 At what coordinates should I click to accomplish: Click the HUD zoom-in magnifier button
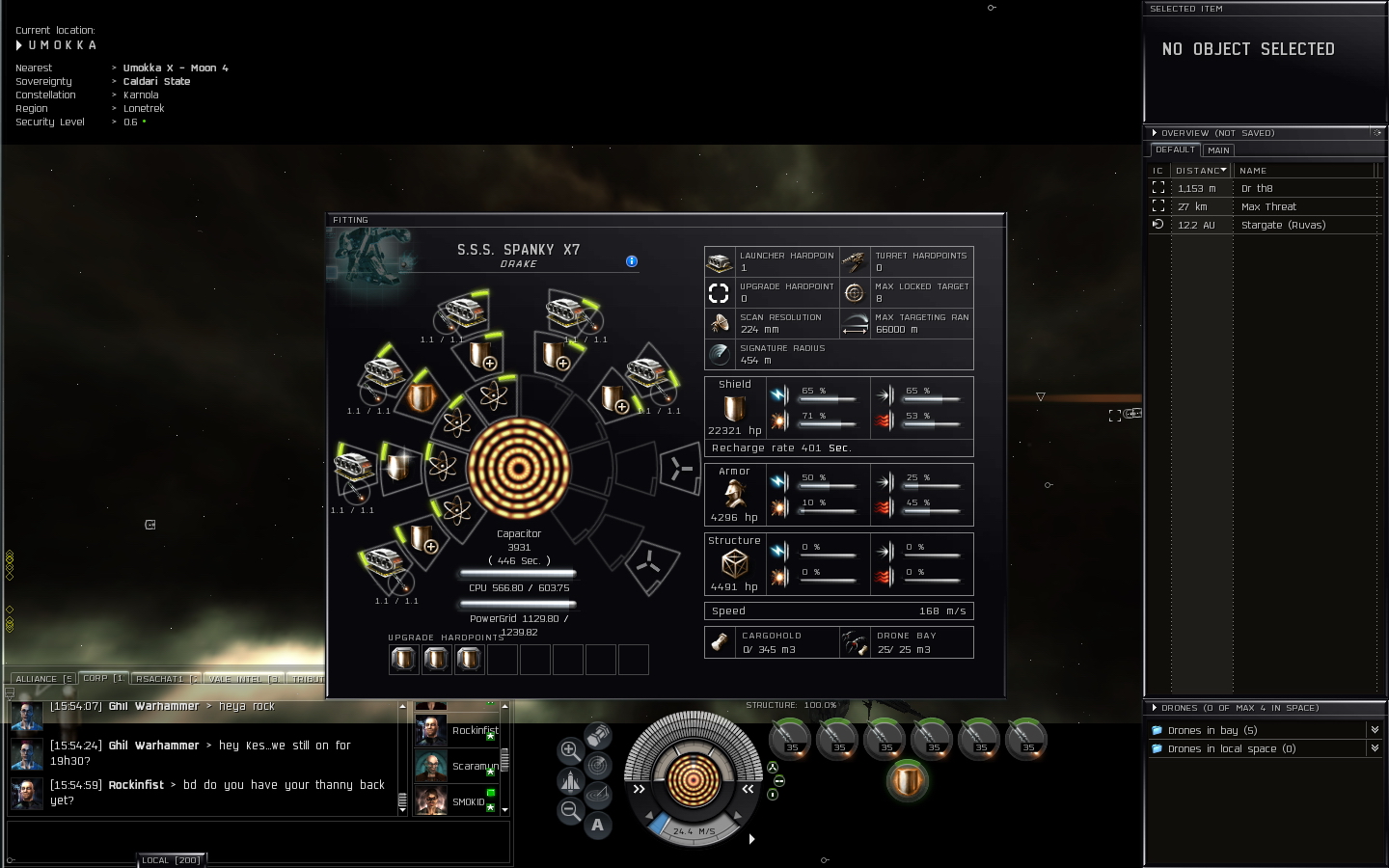(570, 750)
